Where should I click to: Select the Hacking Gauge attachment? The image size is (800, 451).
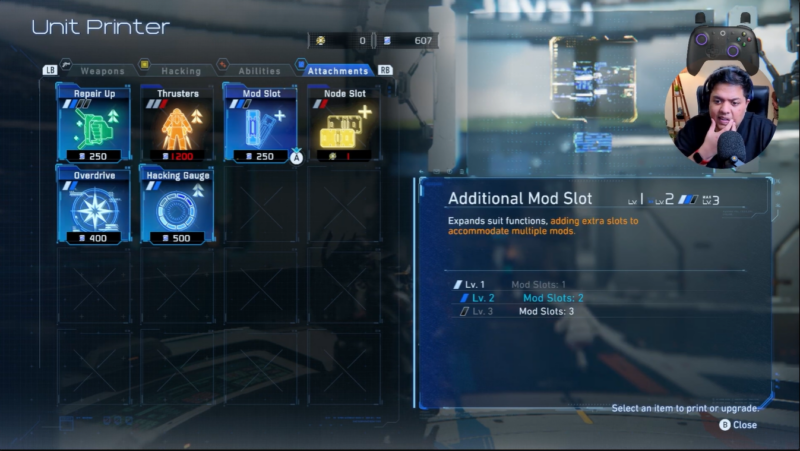tap(177, 206)
